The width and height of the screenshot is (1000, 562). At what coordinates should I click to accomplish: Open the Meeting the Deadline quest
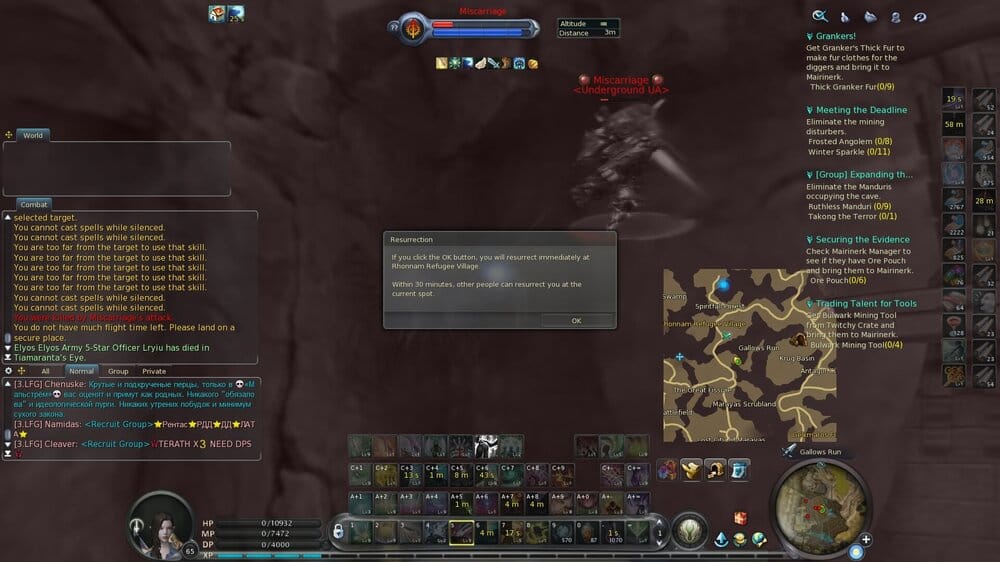(x=861, y=110)
